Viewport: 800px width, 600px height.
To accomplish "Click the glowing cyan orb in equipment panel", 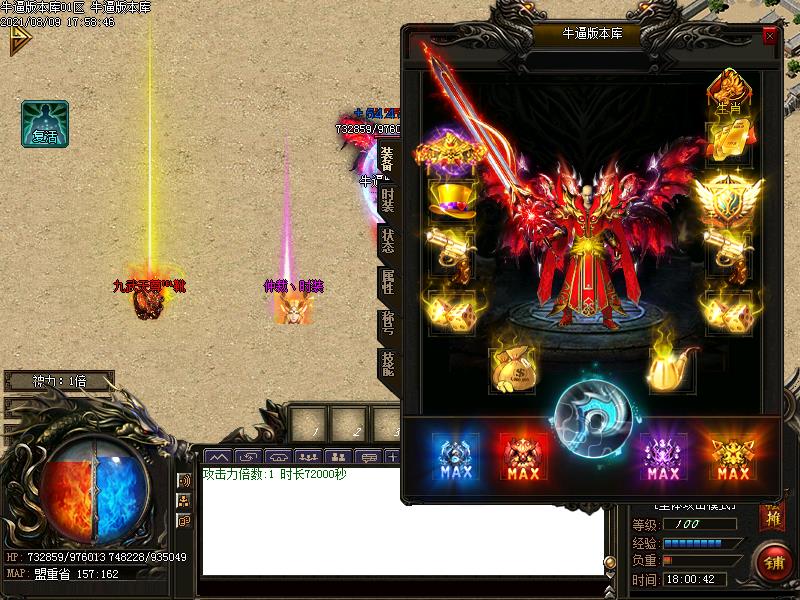I will coord(593,419).
